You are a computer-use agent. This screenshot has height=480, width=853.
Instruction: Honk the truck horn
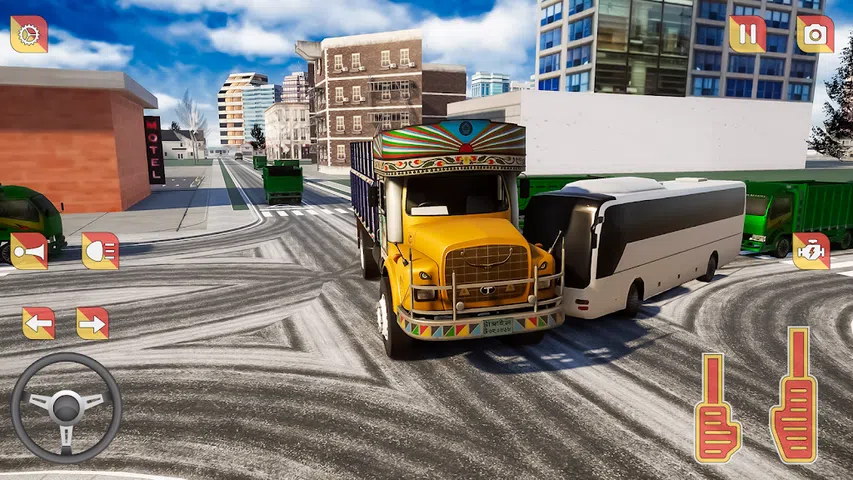coord(29,251)
